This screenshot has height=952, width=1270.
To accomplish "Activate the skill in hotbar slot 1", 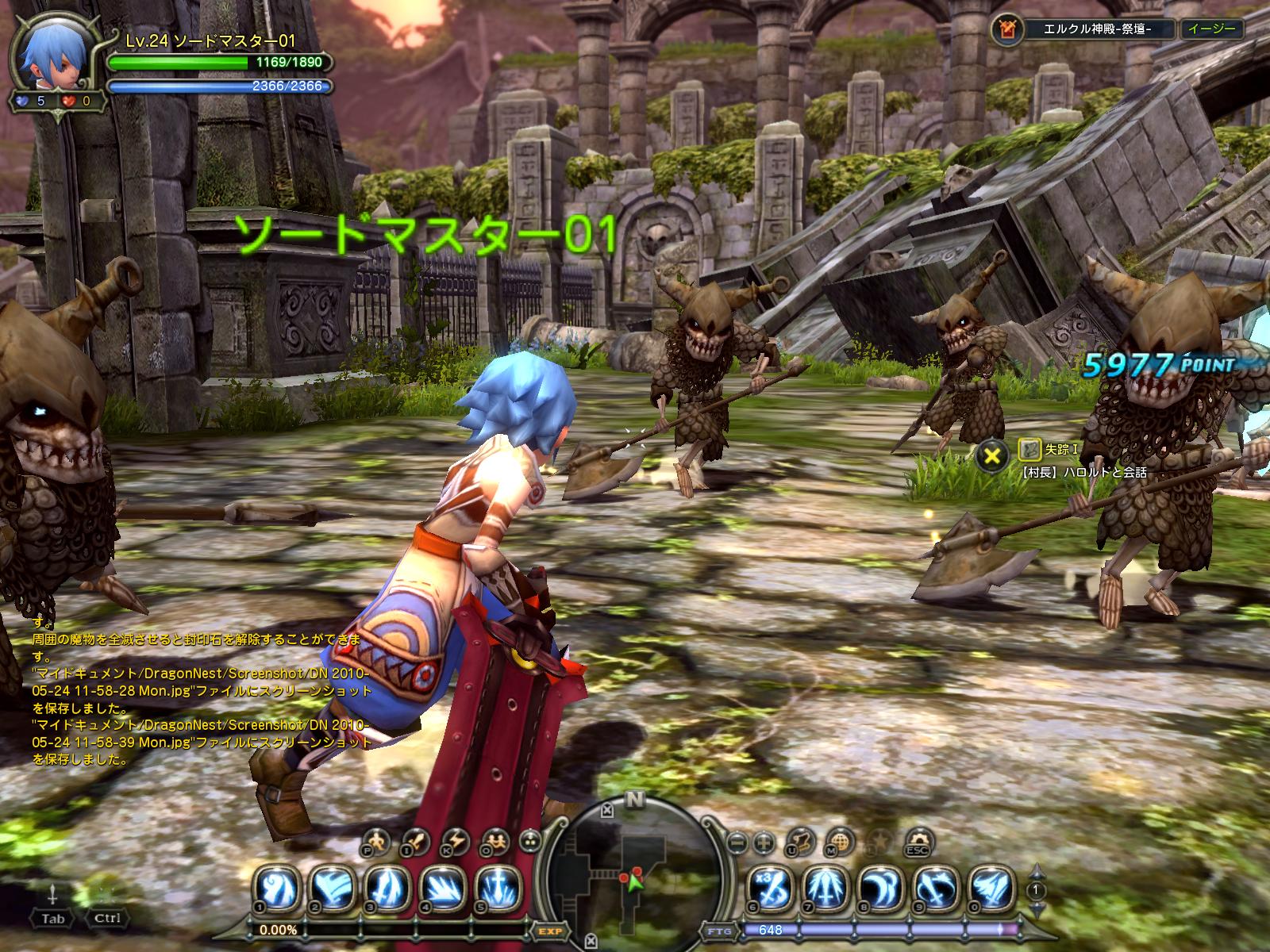I will click(x=278, y=887).
